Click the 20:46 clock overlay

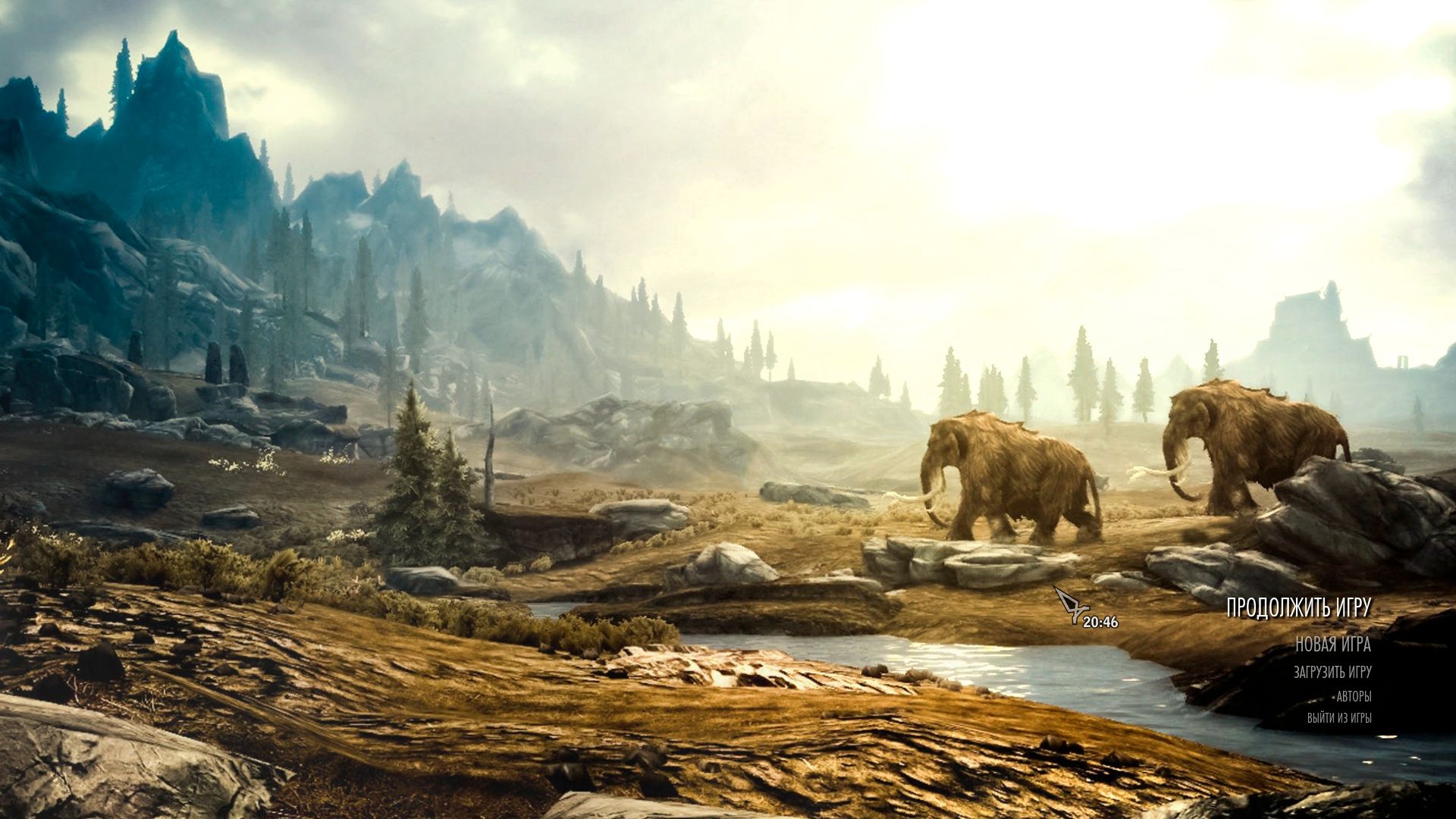point(1101,620)
